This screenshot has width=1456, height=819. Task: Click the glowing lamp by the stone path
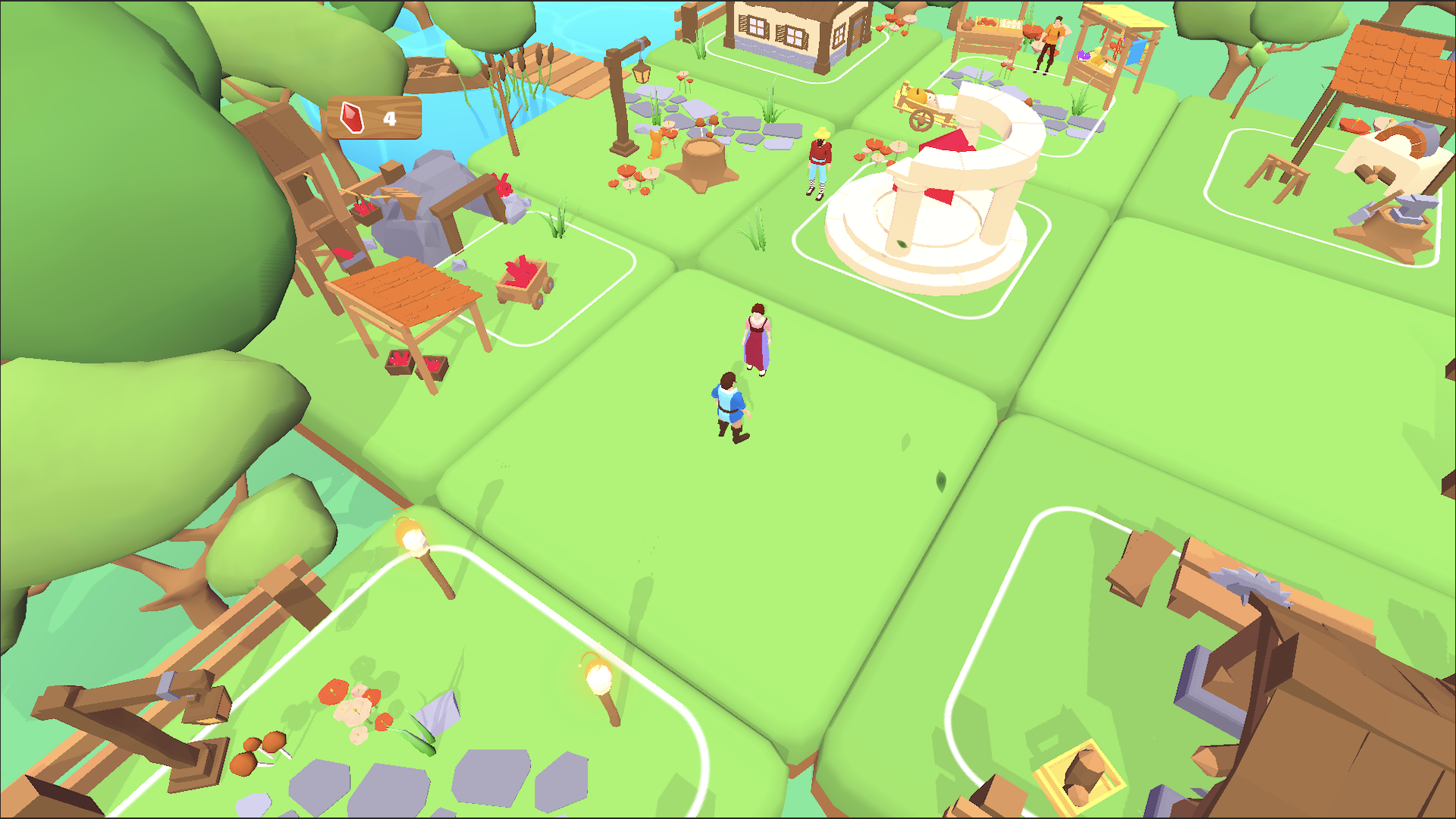(x=599, y=675)
